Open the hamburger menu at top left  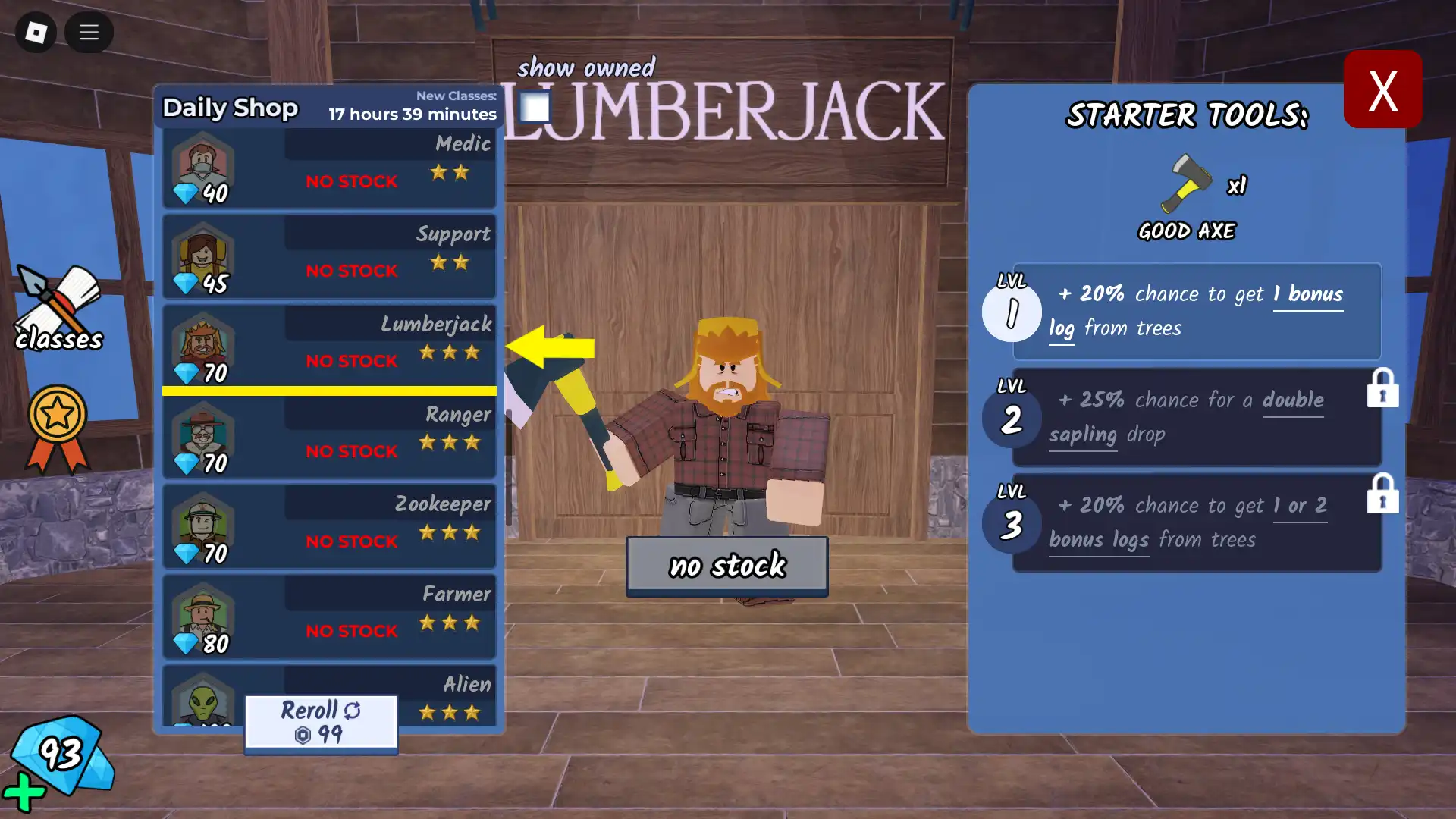pyautogui.click(x=89, y=33)
